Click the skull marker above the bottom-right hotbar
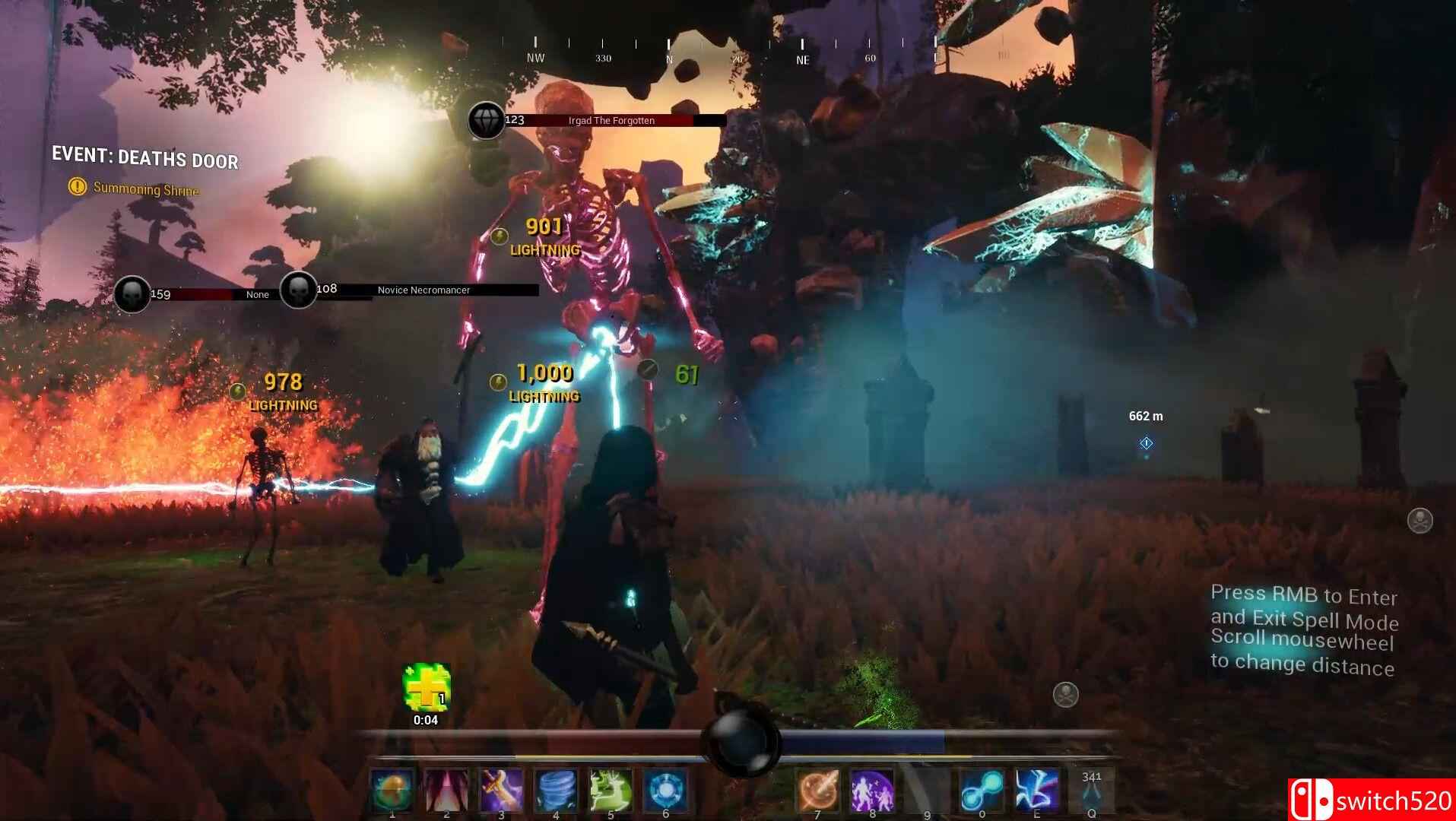This screenshot has width=1456, height=821. tap(1064, 694)
